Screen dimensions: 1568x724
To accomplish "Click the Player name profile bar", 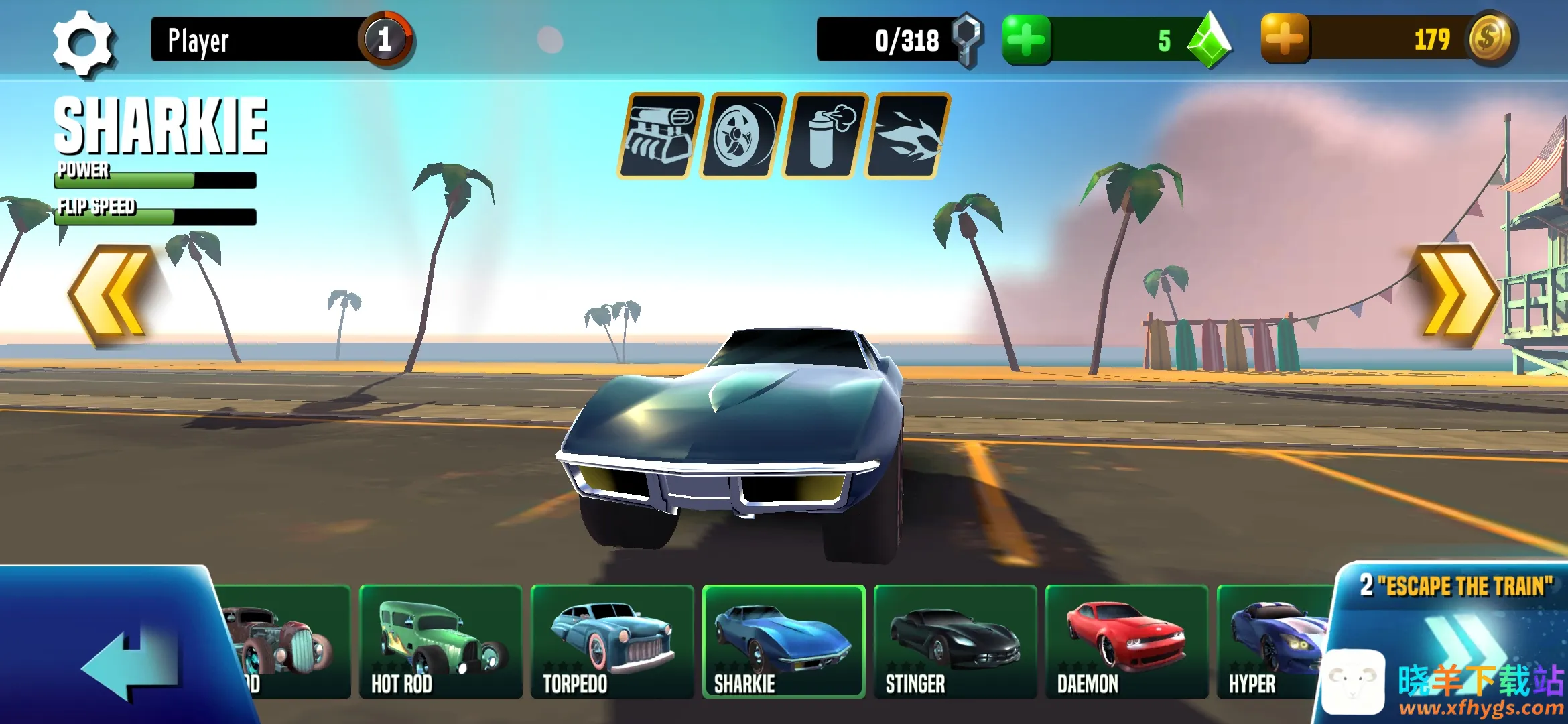I will 261,40.
